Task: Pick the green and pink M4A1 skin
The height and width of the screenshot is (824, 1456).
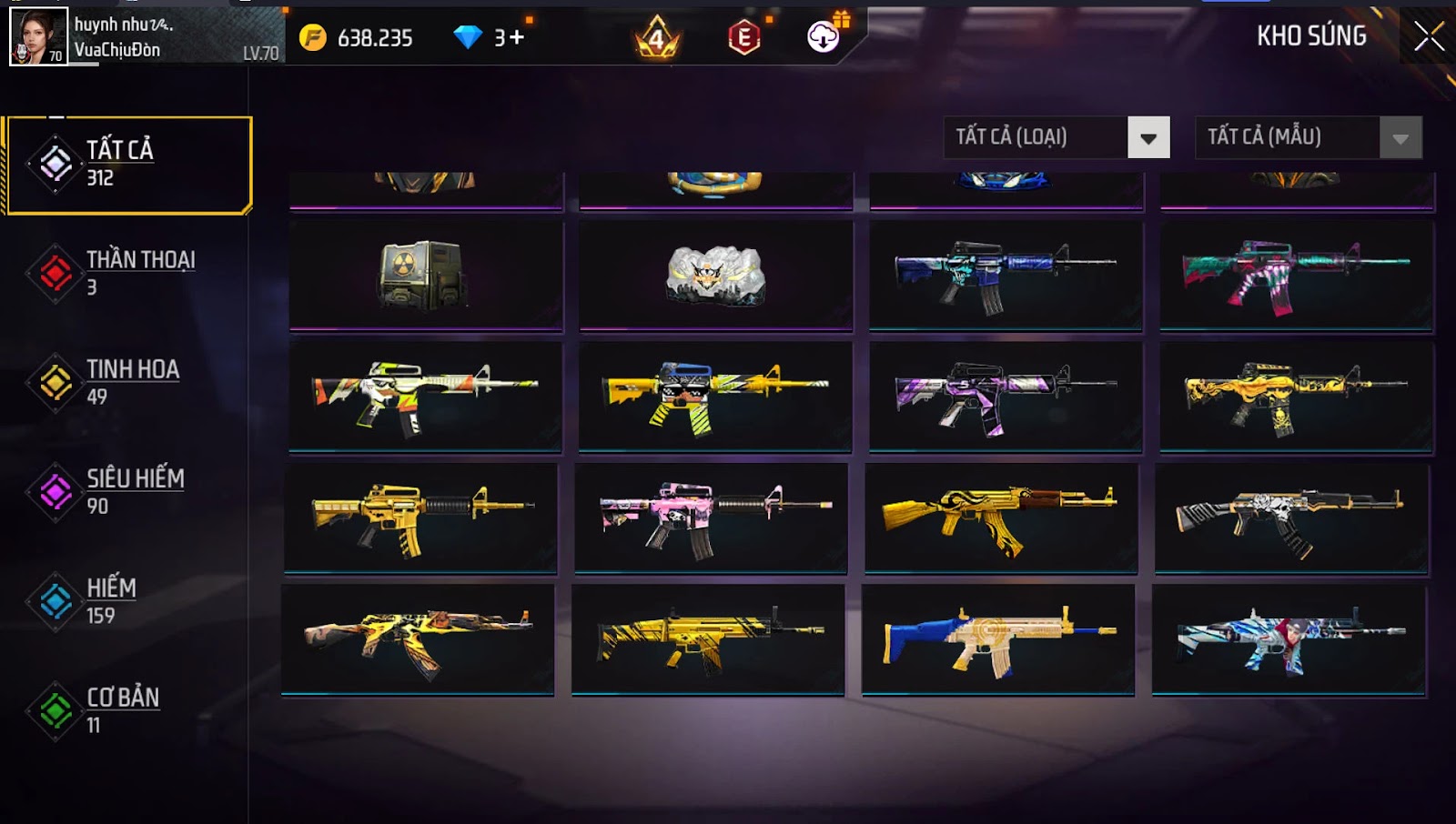Action: 1296,275
